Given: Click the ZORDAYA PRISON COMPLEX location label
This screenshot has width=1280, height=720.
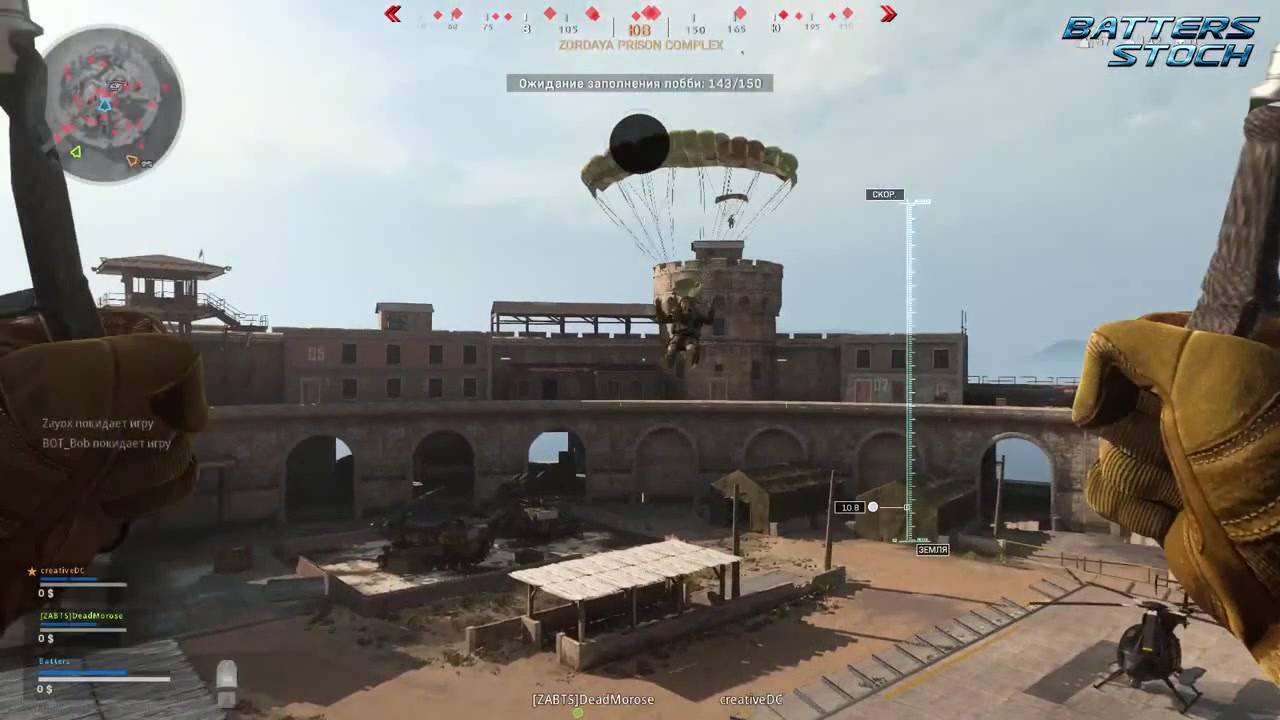Looking at the screenshot, I should click(640, 45).
